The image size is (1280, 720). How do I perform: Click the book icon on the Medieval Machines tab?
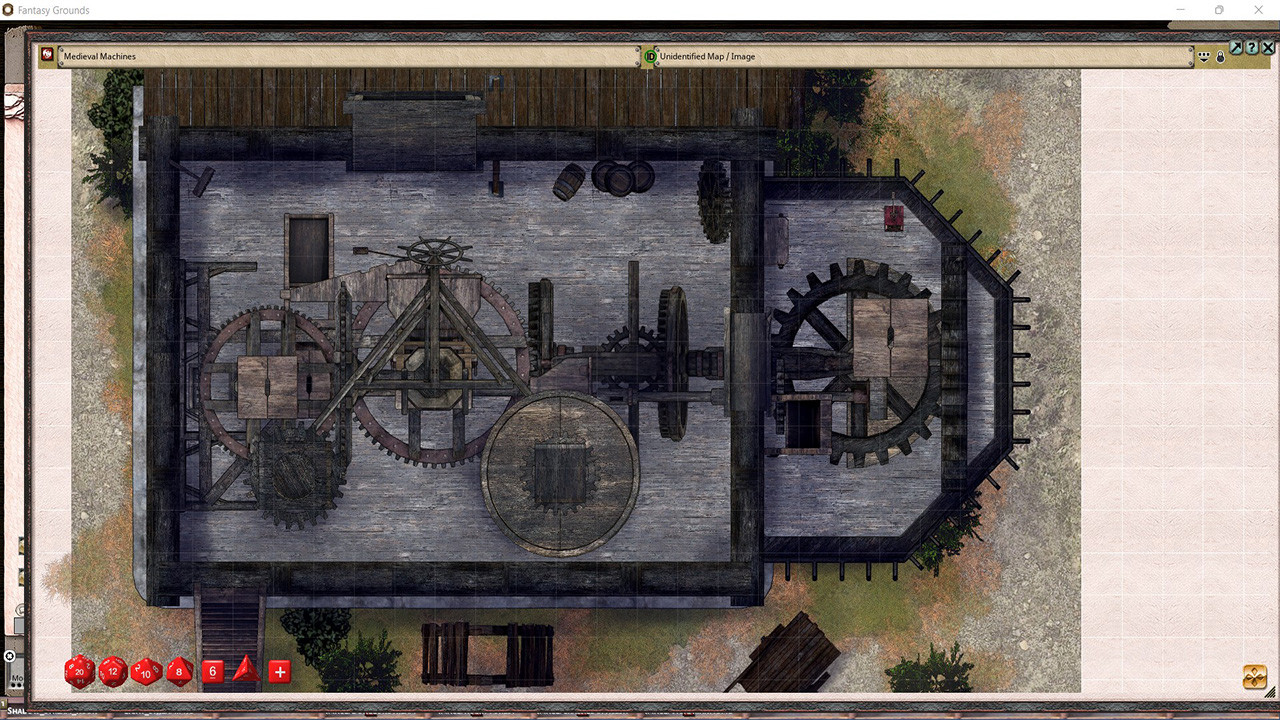tap(47, 55)
